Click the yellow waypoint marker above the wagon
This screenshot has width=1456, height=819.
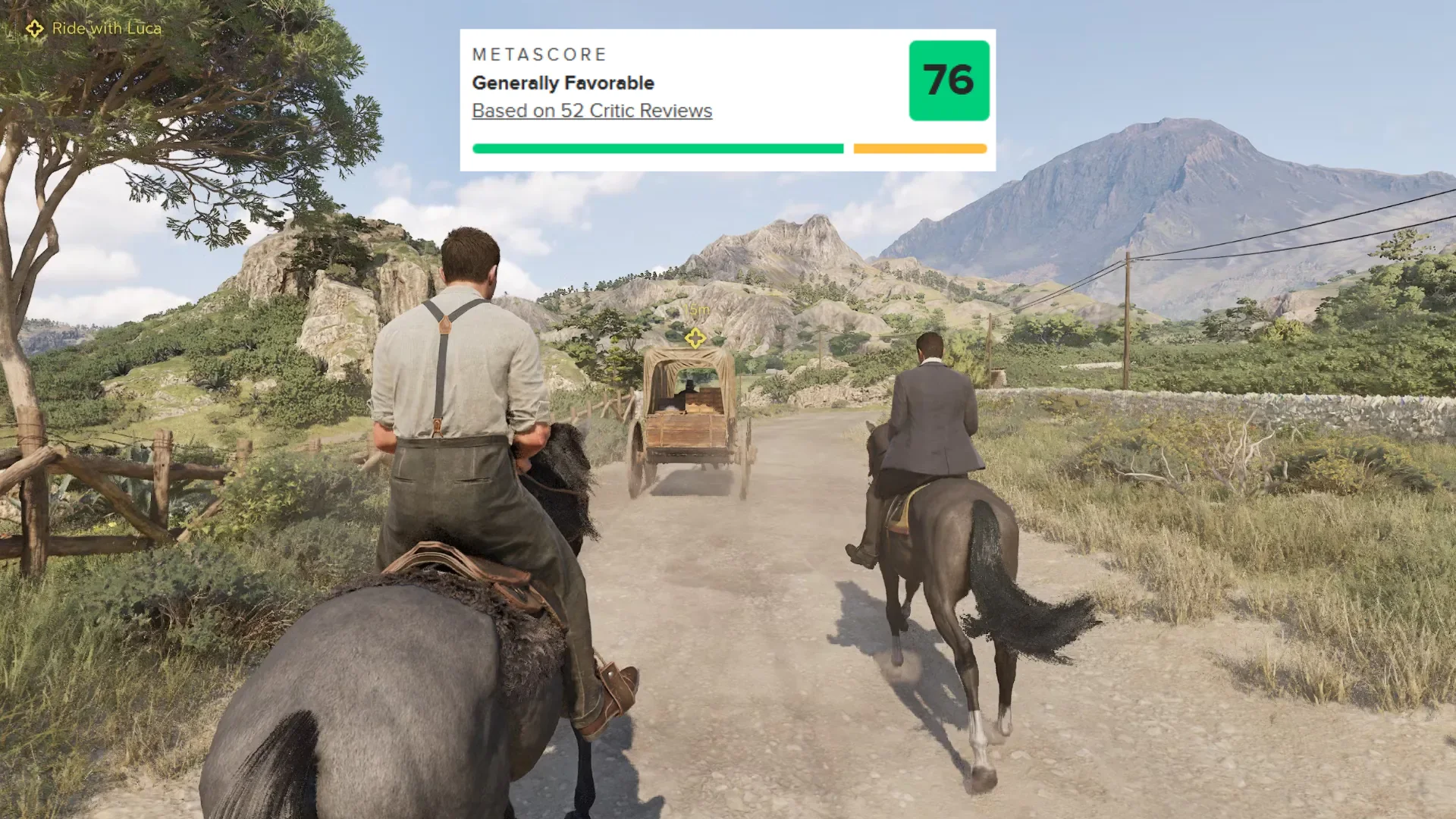pyautogui.click(x=695, y=338)
